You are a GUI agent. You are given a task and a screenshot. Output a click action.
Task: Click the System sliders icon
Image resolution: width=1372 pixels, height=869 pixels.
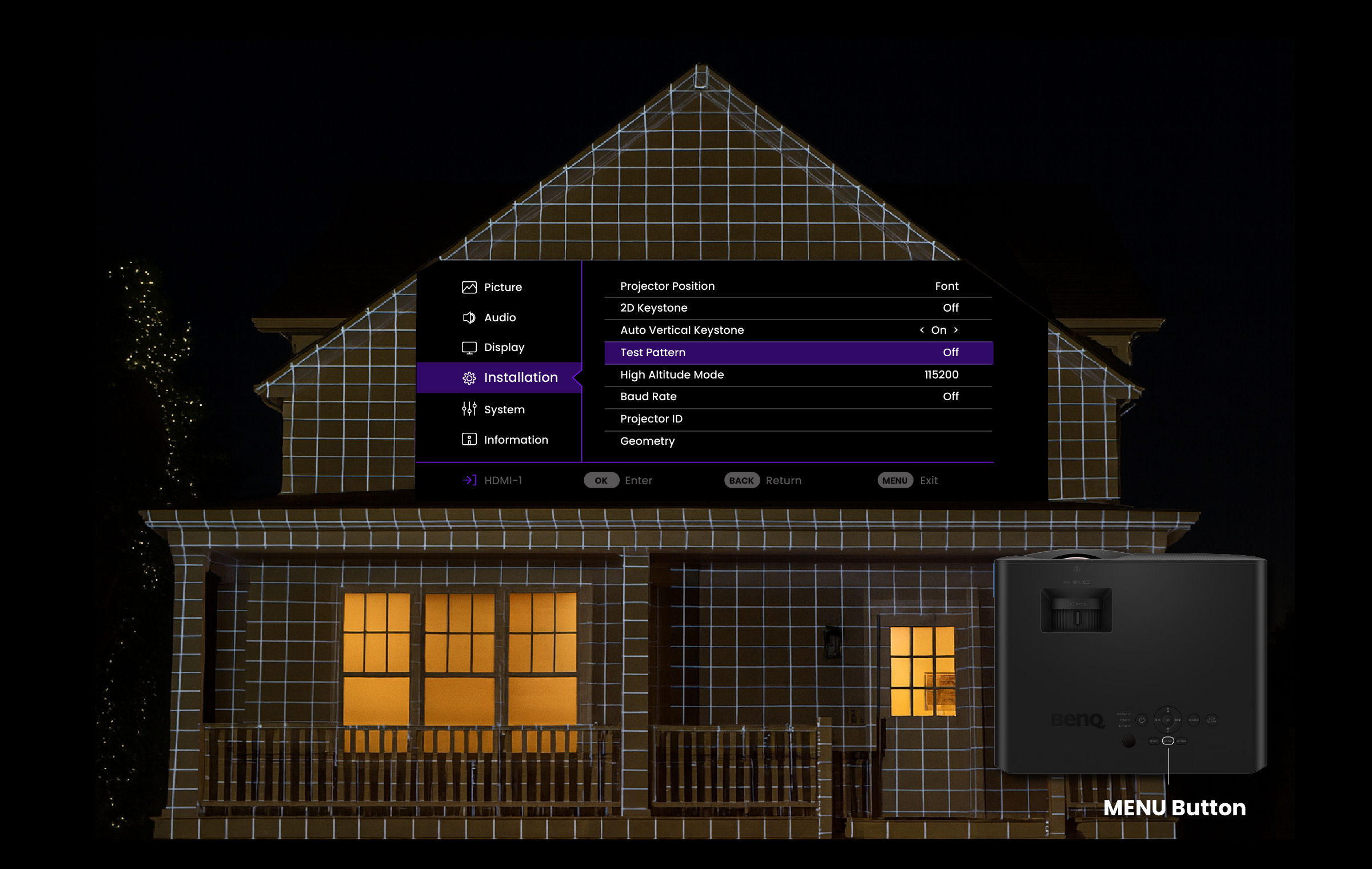[469, 409]
